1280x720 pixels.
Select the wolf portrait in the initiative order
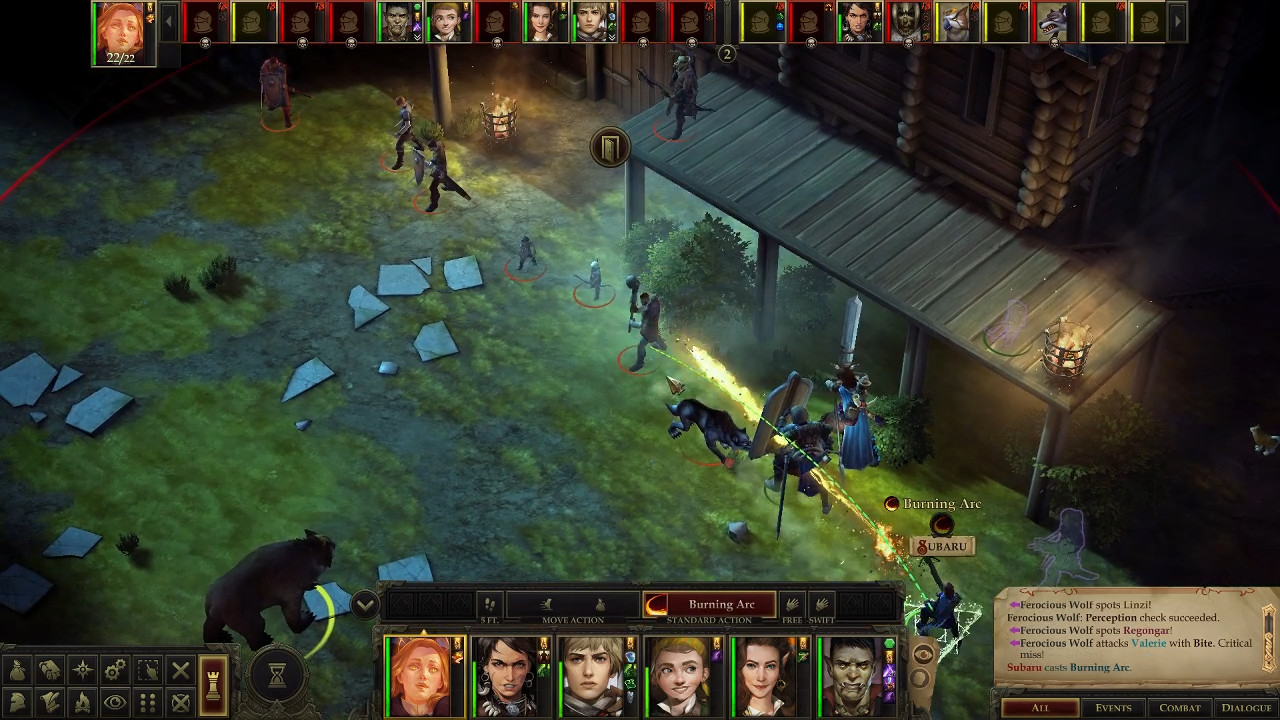tap(1052, 22)
